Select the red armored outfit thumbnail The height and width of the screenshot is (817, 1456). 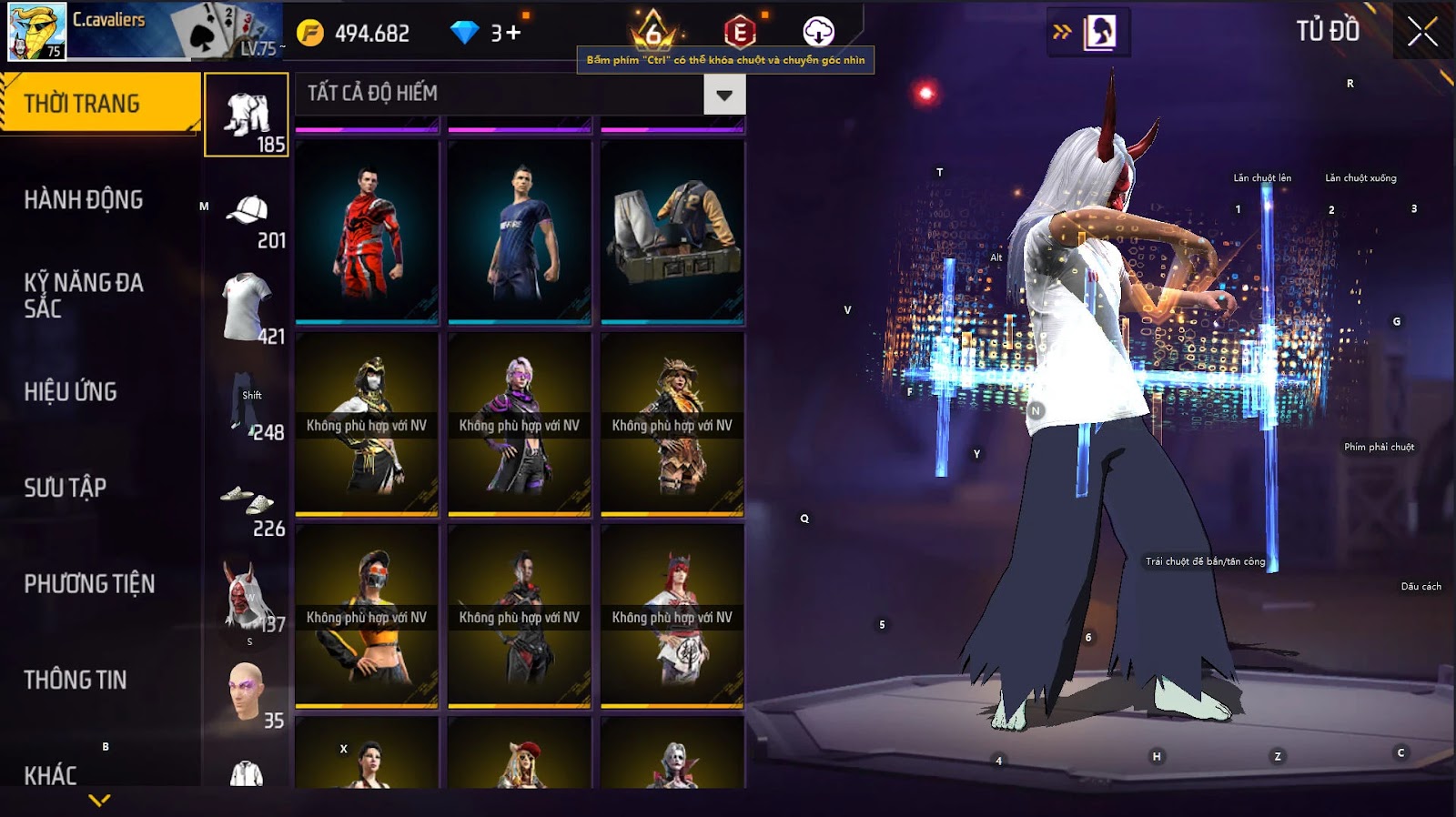pyautogui.click(x=367, y=232)
